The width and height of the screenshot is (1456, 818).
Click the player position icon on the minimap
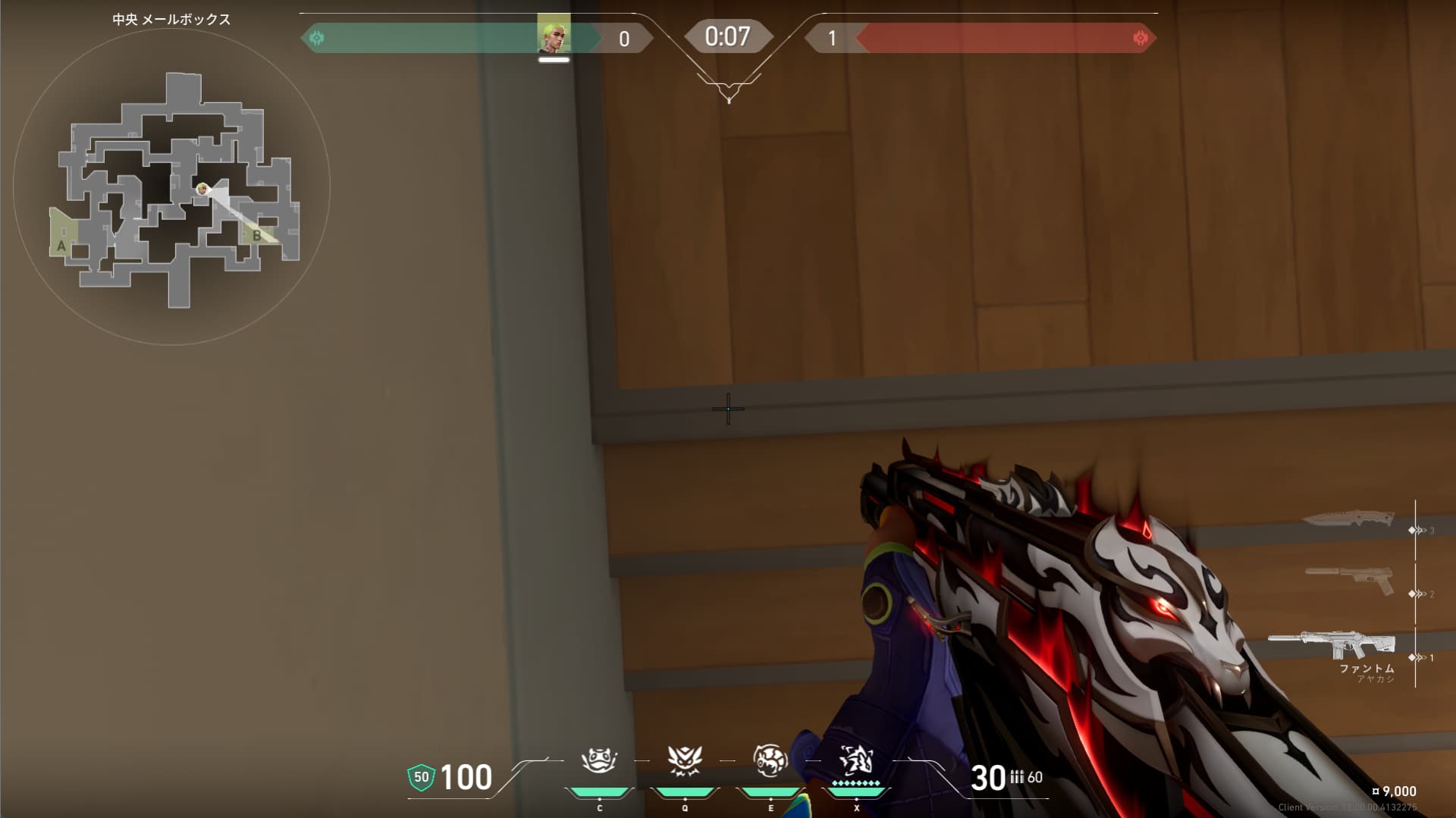tap(202, 189)
